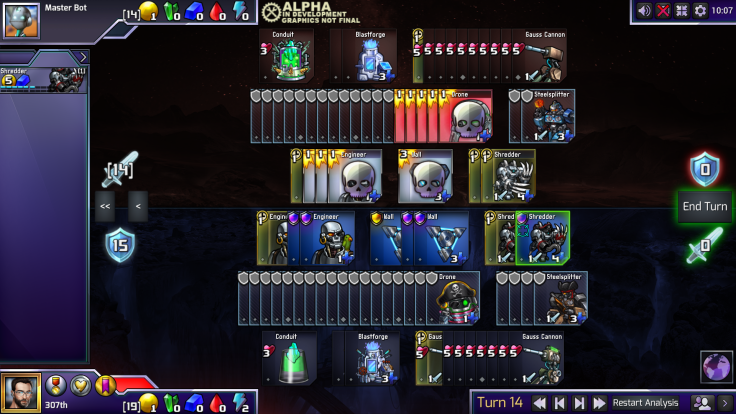Restart Analysis of the replay
Viewport: 736px width, 414px height.
pos(646,403)
